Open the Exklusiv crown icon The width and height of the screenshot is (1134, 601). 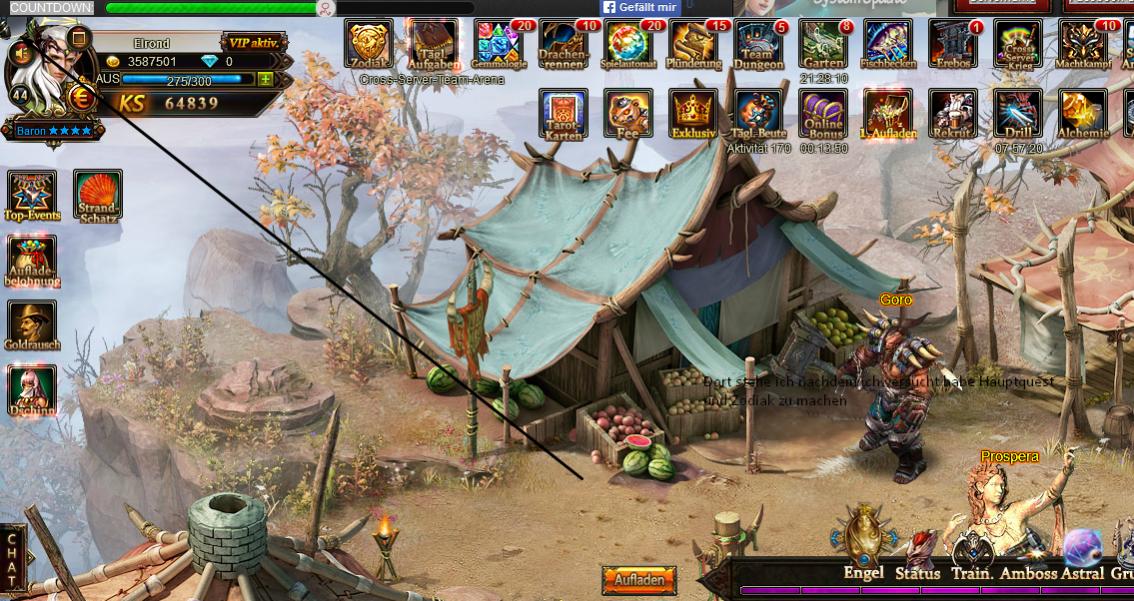tap(694, 113)
